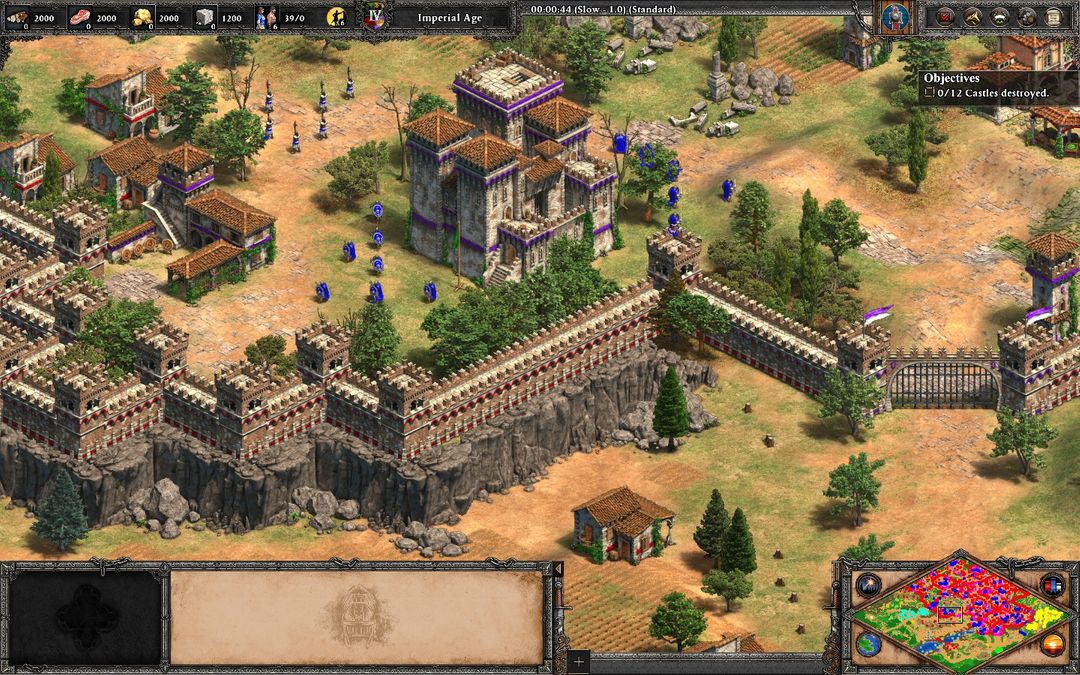The height and width of the screenshot is (675, 1080).
Task: Click the orange sunset minimap button
Action: tap(1052, 643)
